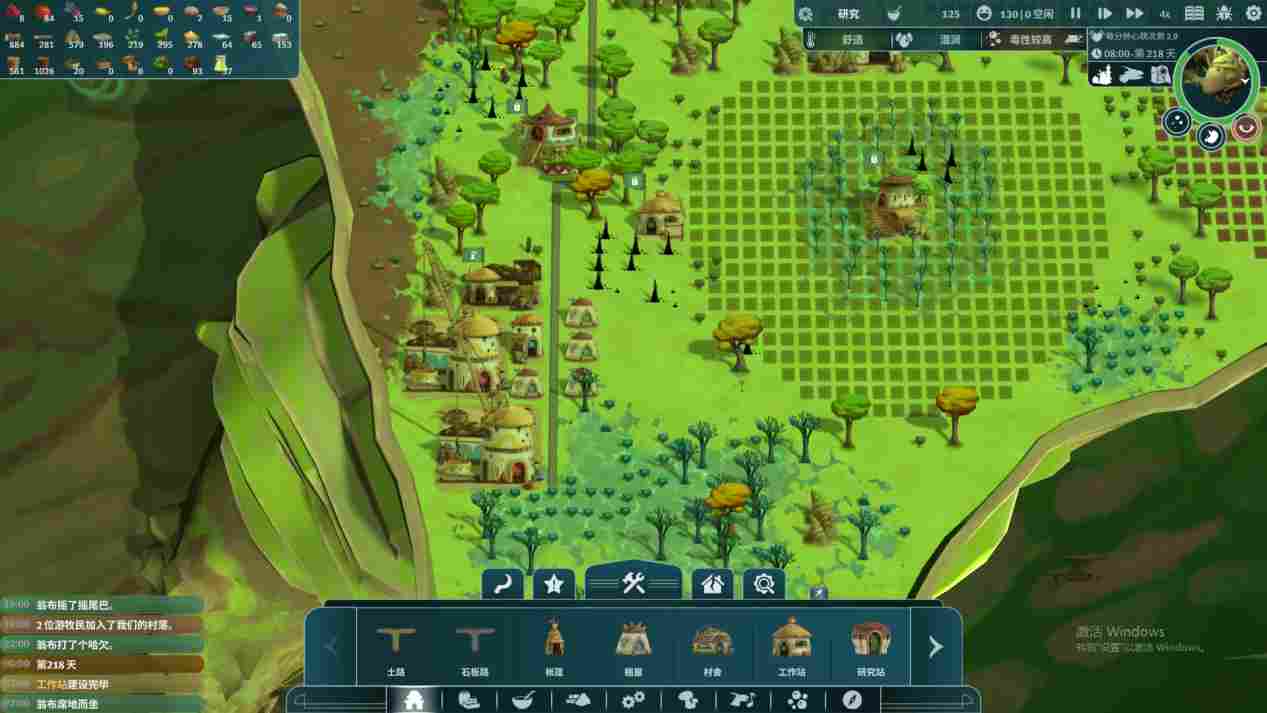This screenshot has width=1267, height=713.
Task: Show the next page of buildings
Action: click(x=935, y=647)
